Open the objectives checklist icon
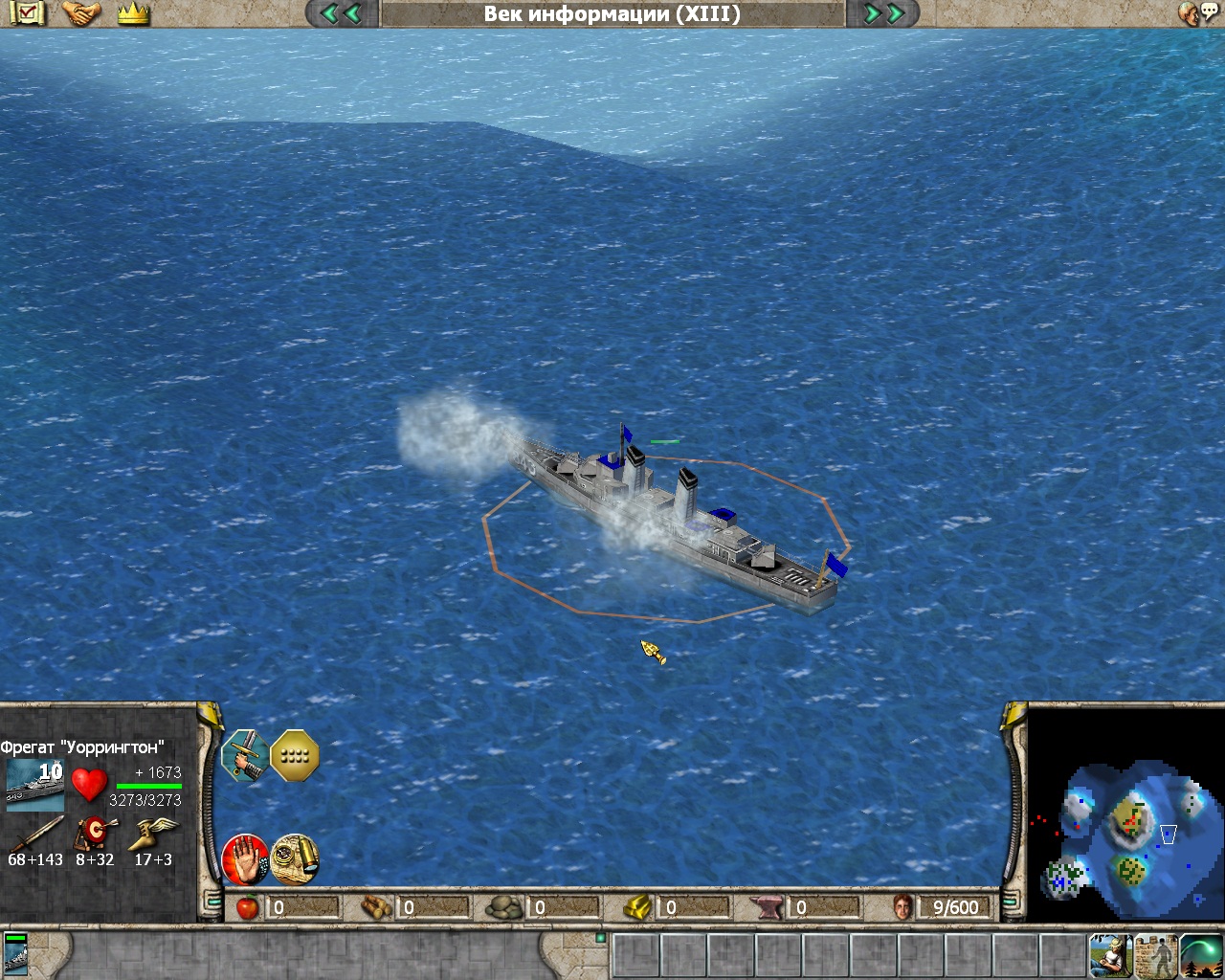The width and height of the screenshot is (1225, 980). 27,12
